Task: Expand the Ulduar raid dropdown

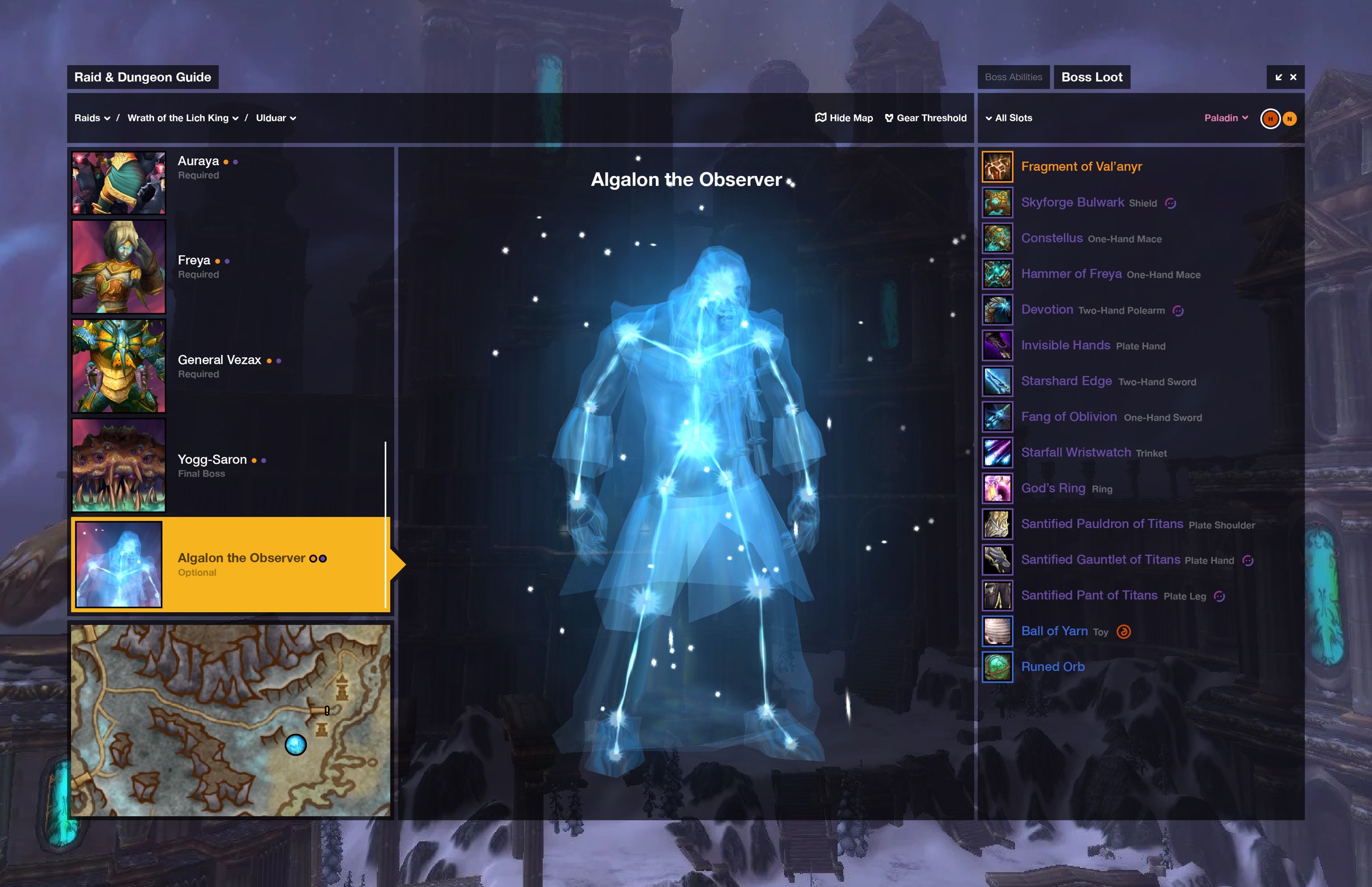Action: tap(276, 118)
